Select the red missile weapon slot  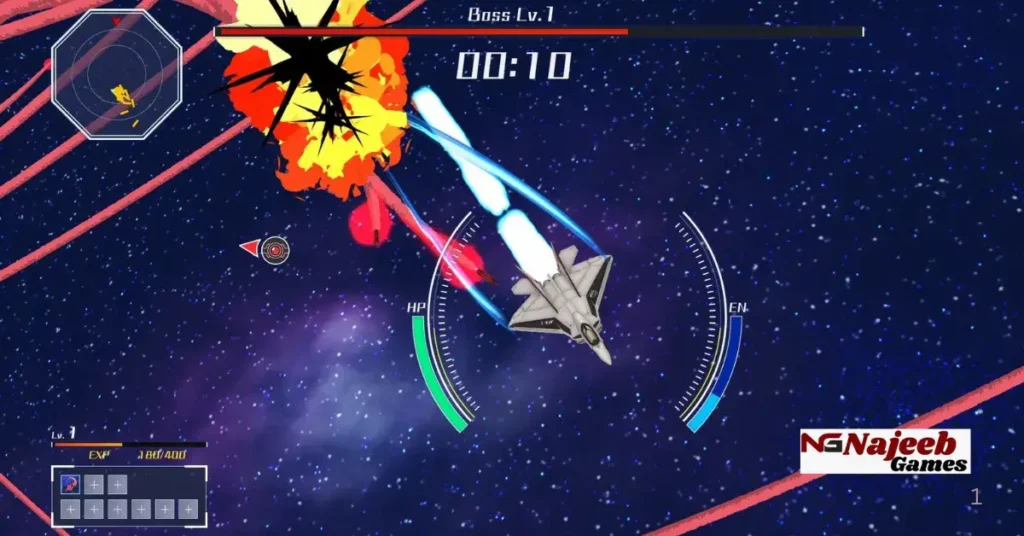click(70, 485)
